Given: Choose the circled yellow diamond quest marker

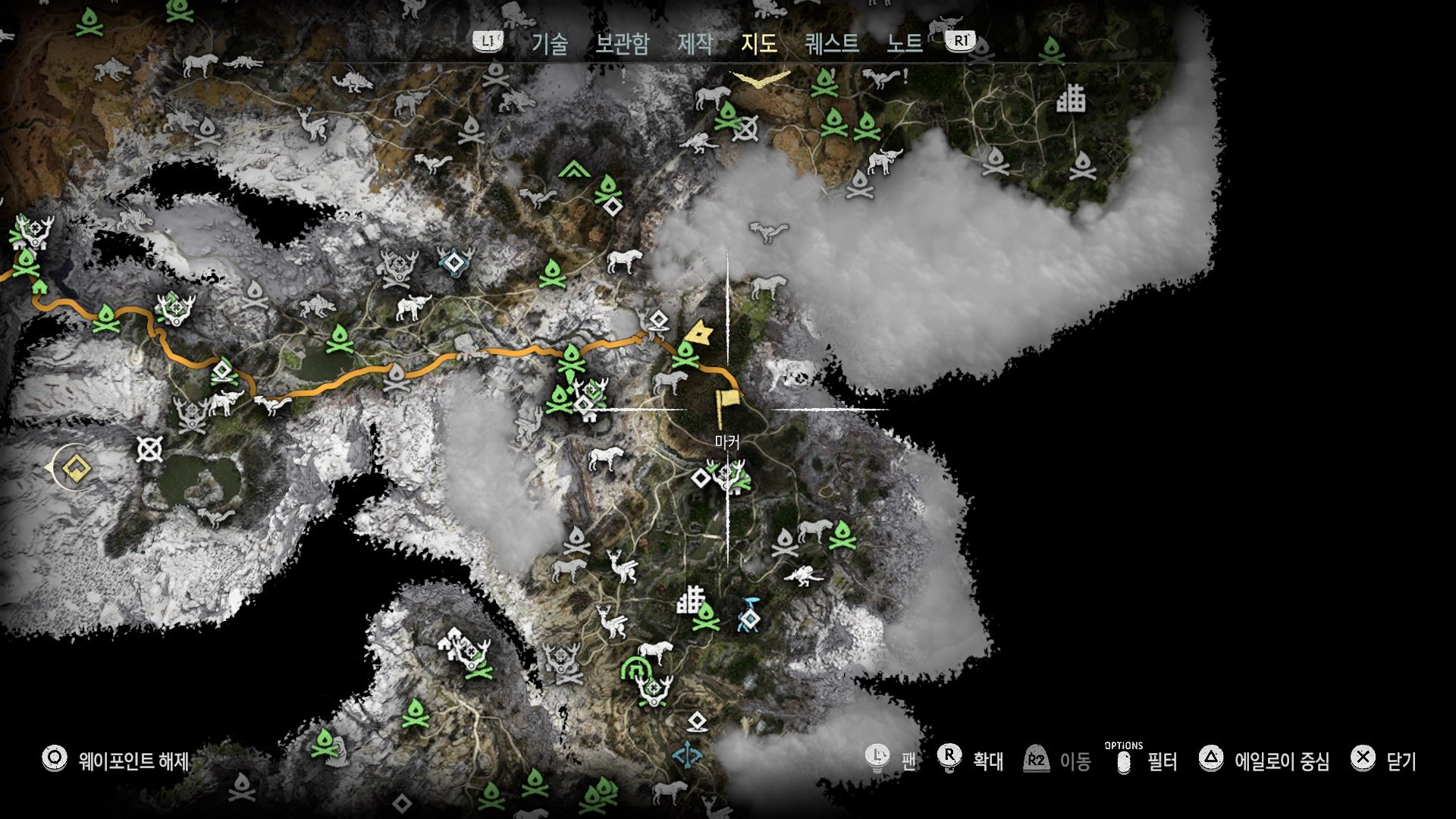Looking at the screenshot, I should pos(74,469).
